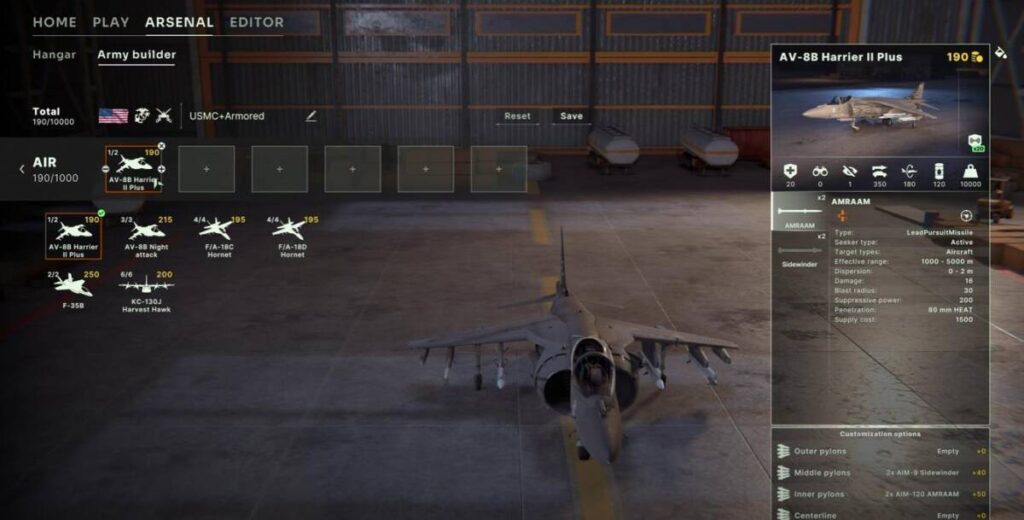Remove the Harrier II Plus from the deck
1024x520 pixels.
pyautogui.click(x=161, y=147)
